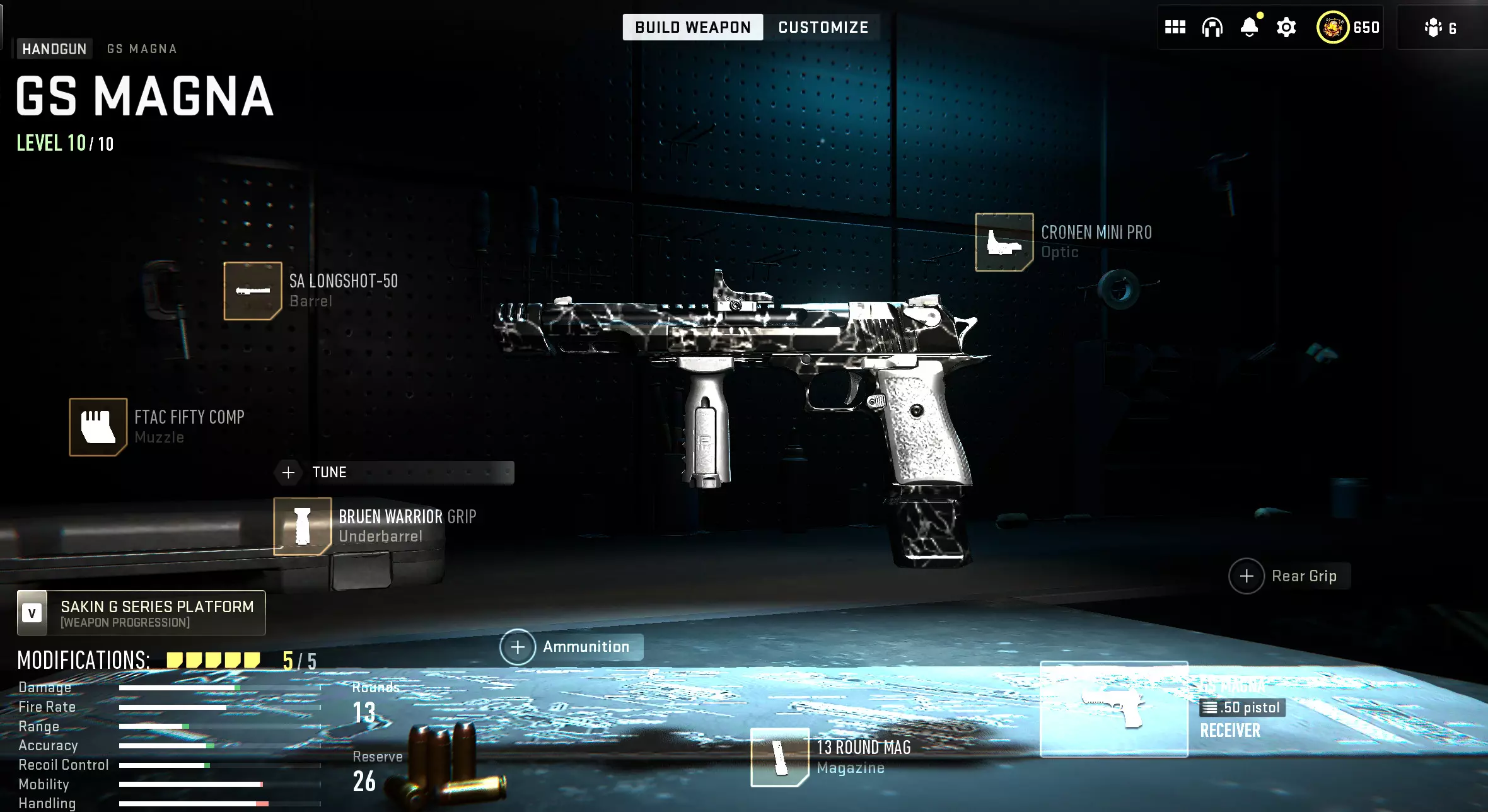The image size is (1488, 812).
Task: Open settings with the gear icon
Action: pos(1286,27)
